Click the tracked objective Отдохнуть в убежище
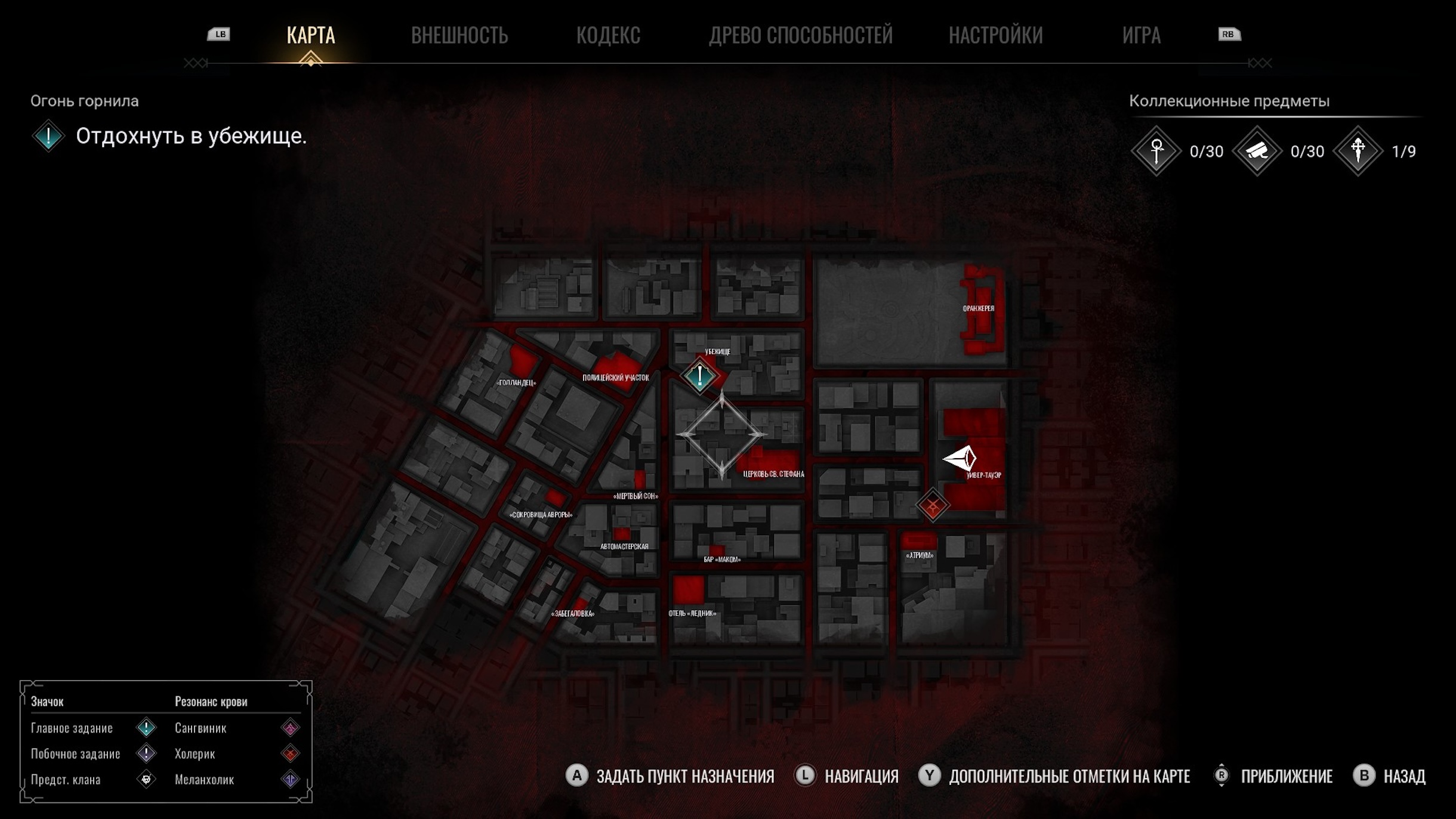 (191, 137)
